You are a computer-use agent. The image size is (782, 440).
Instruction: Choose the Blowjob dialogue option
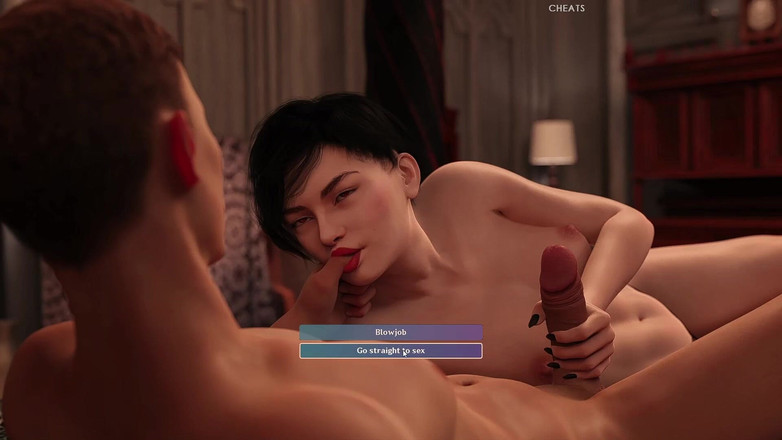(x=391, y=332)
